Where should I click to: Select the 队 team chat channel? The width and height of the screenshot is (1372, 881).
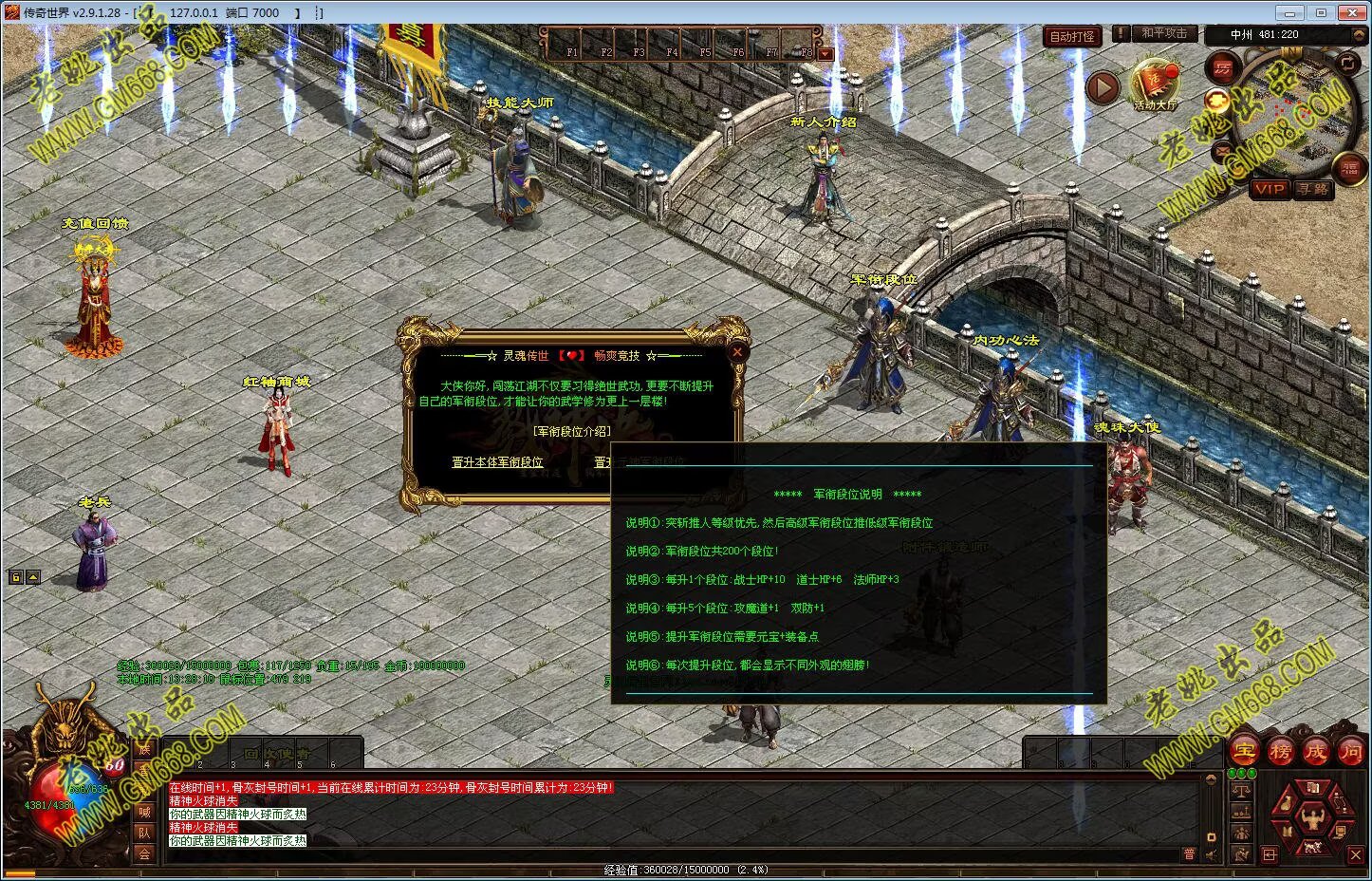tap(145, 833)
